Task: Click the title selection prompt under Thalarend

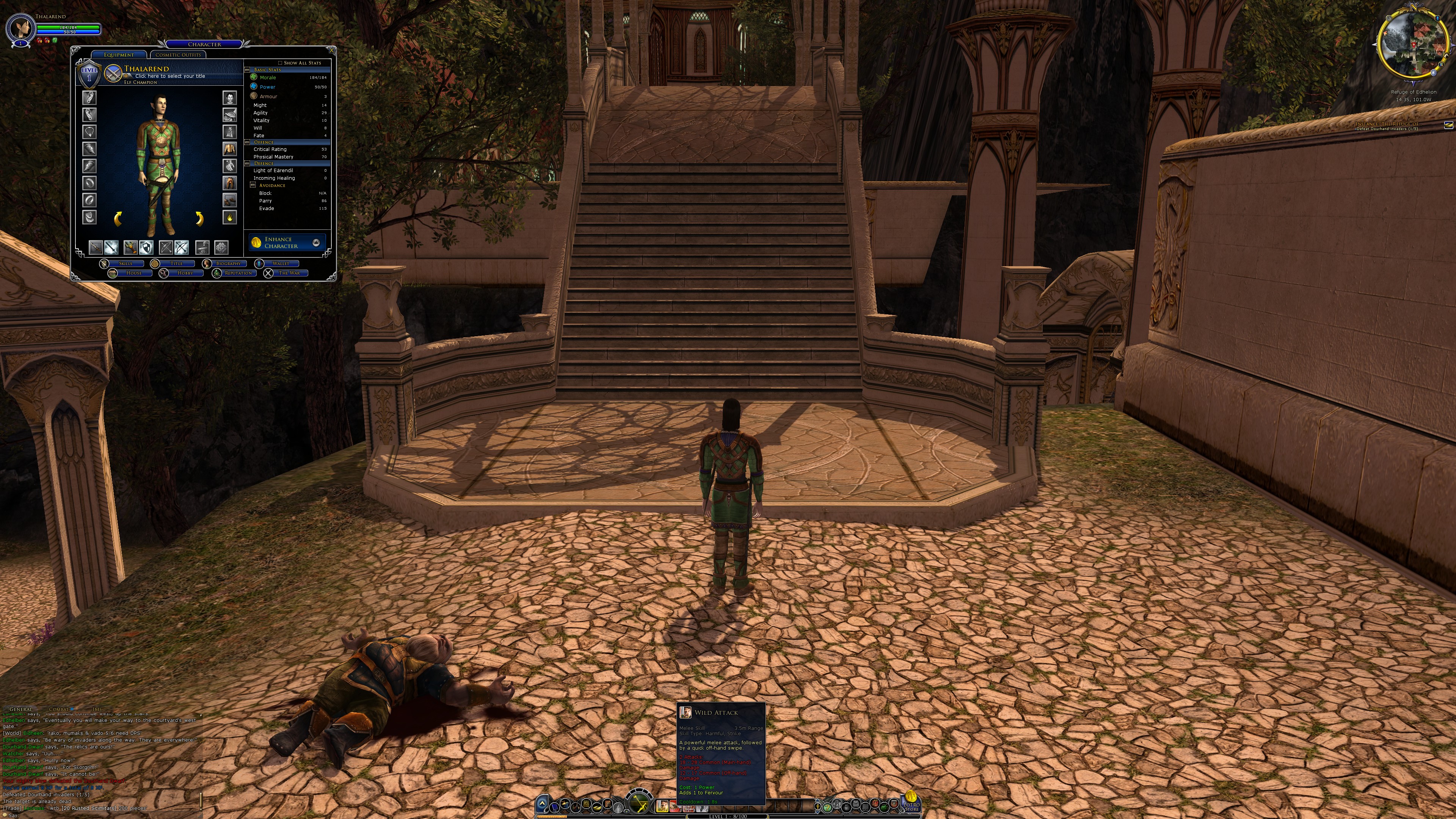Action: click(x=169, y=76)
